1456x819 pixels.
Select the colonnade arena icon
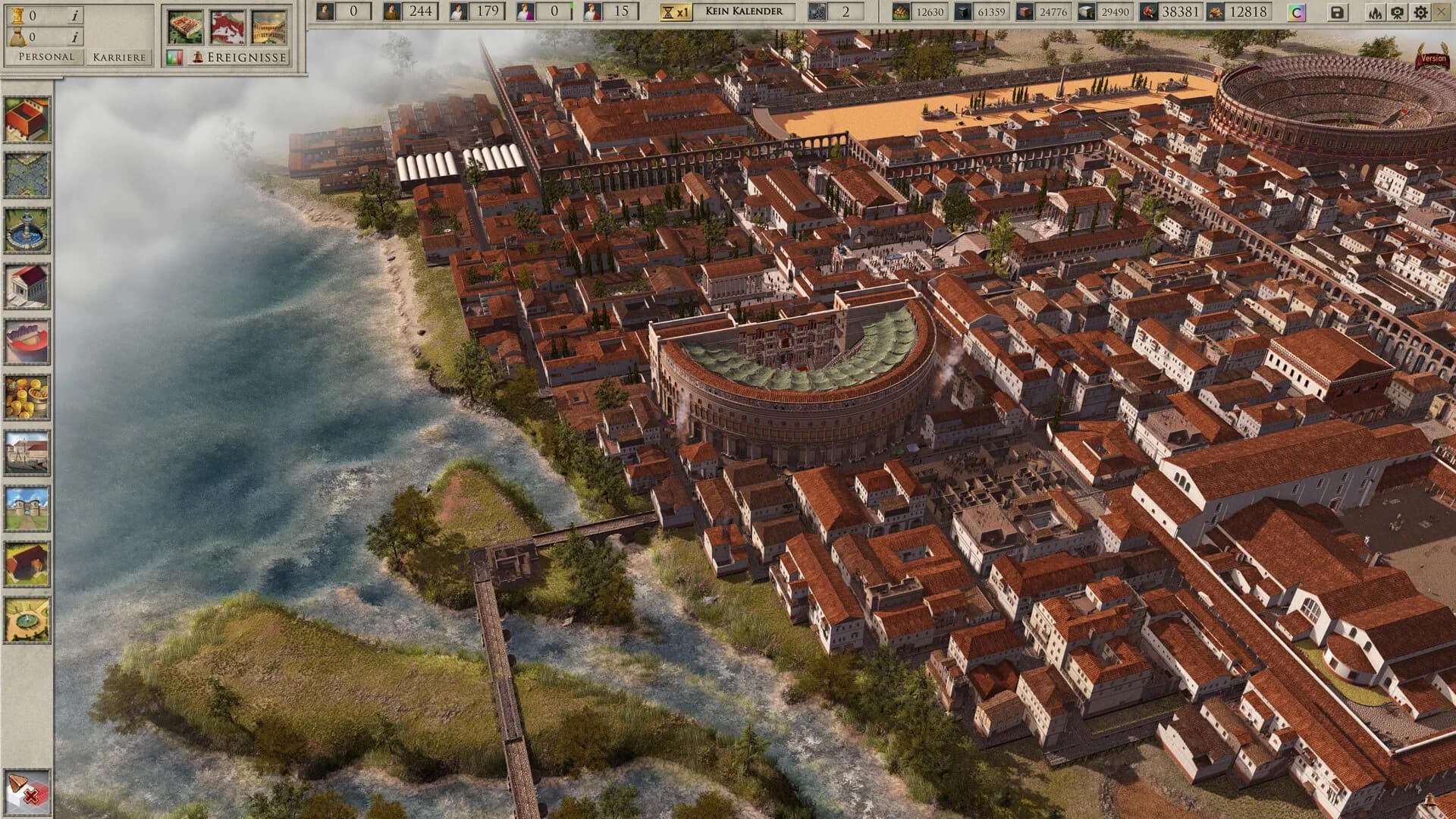tap(269, 27)
